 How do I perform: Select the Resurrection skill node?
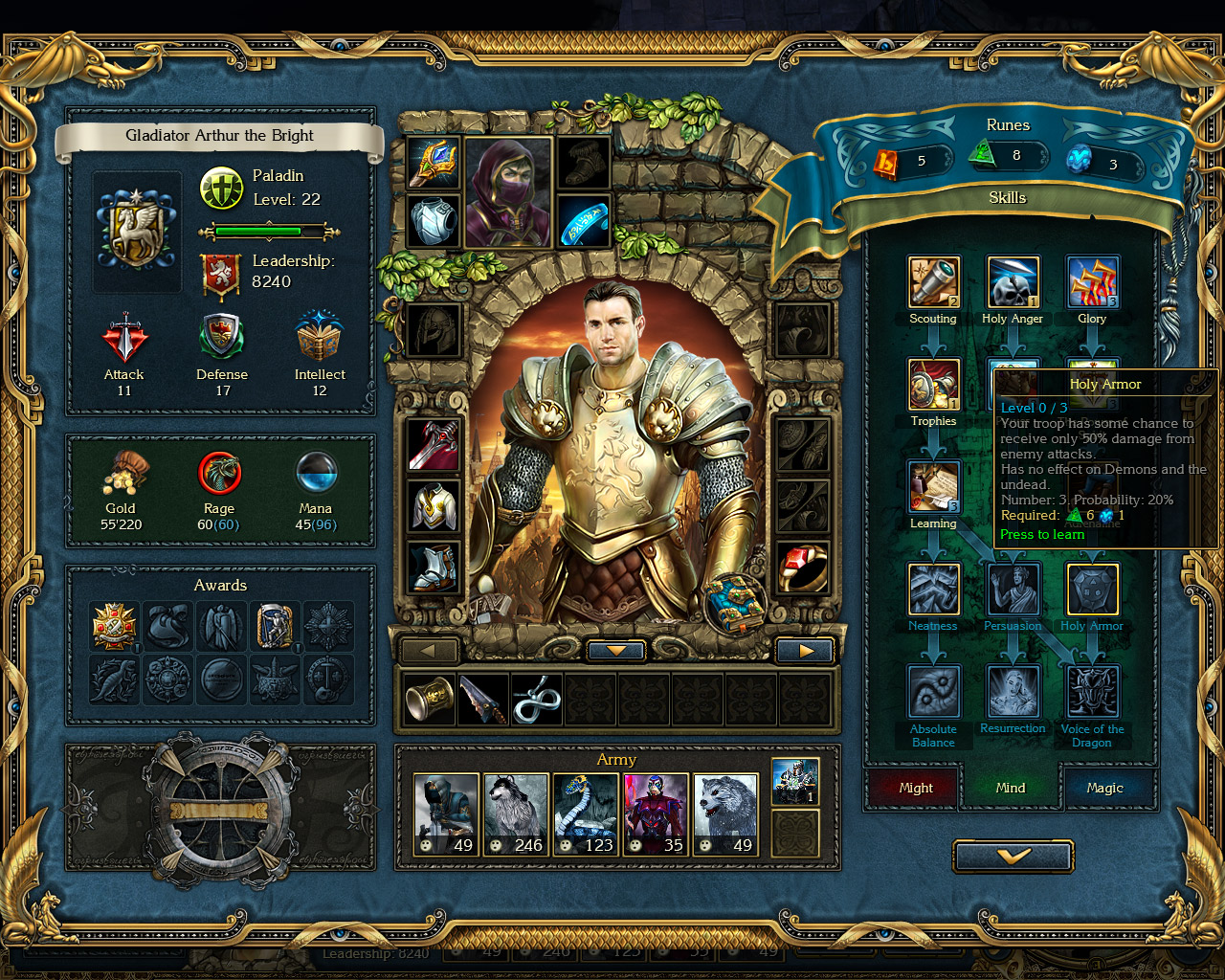coord(1013,690)
